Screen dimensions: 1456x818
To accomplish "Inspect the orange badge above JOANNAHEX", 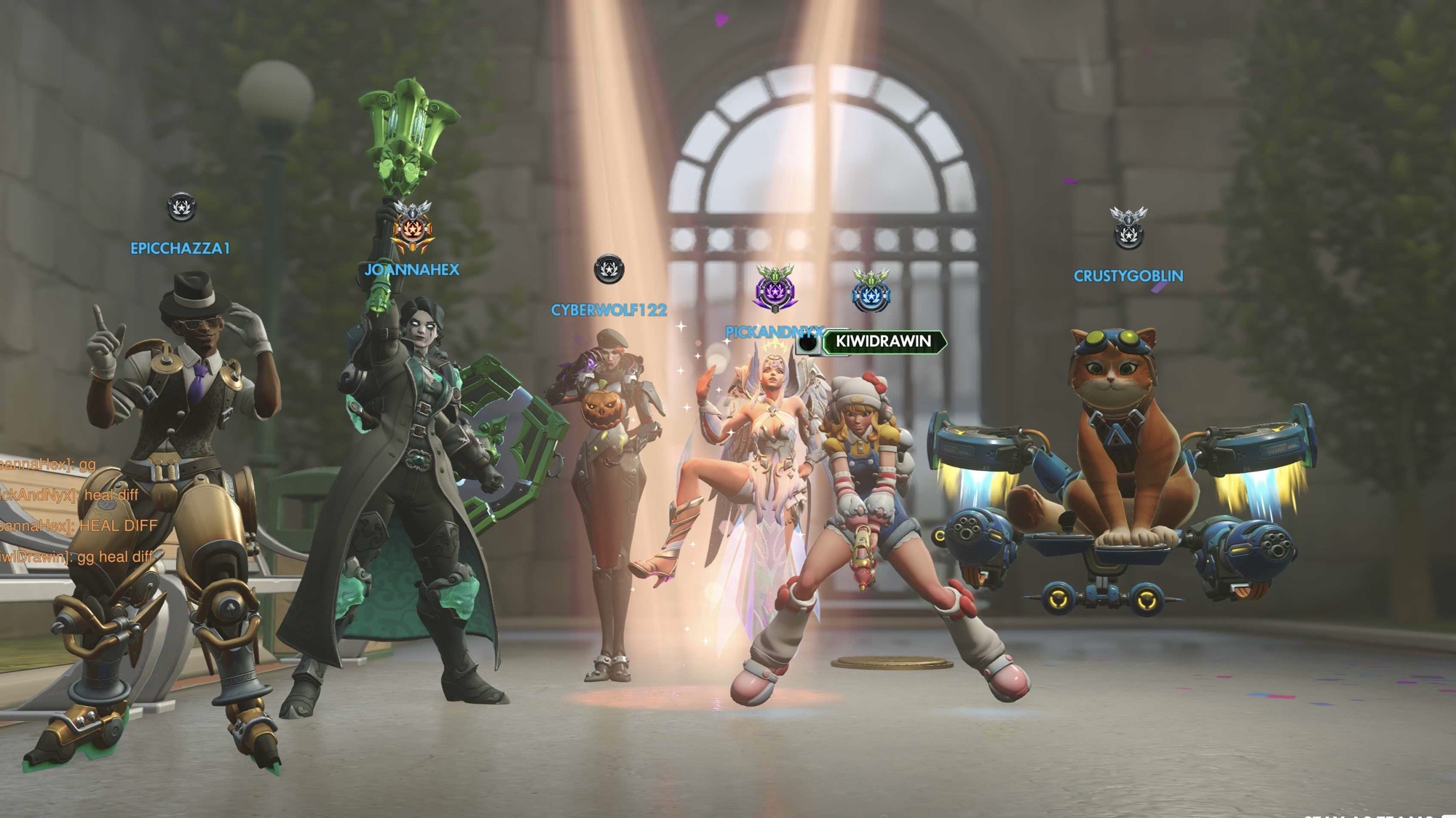I will [x=412, y=227].
